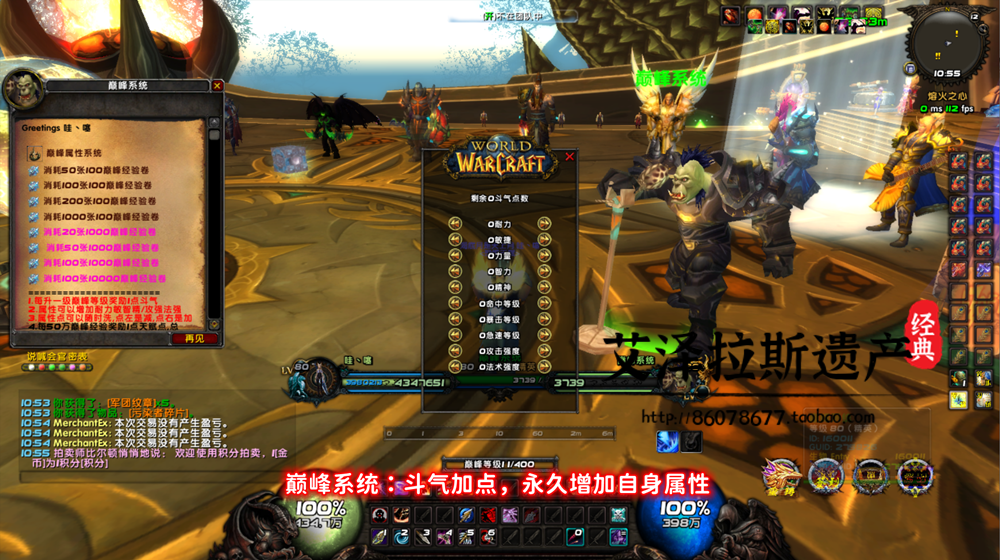Increase 暴击等级 with its right arrow
This screenshot has width=1000, height=560.
(545, 319)
